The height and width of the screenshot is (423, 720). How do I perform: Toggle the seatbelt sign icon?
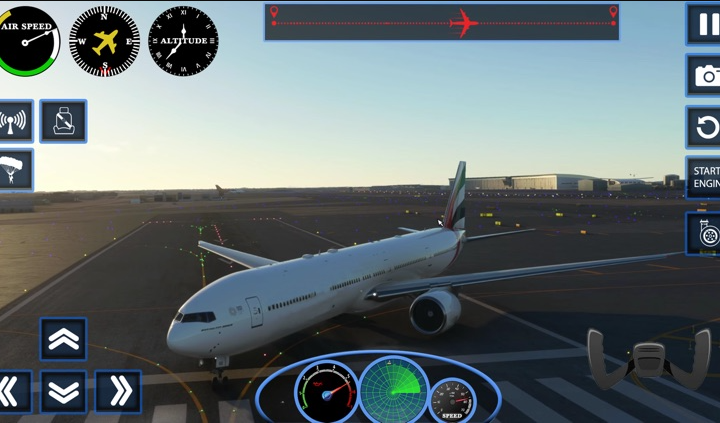(x=63, y=122)
